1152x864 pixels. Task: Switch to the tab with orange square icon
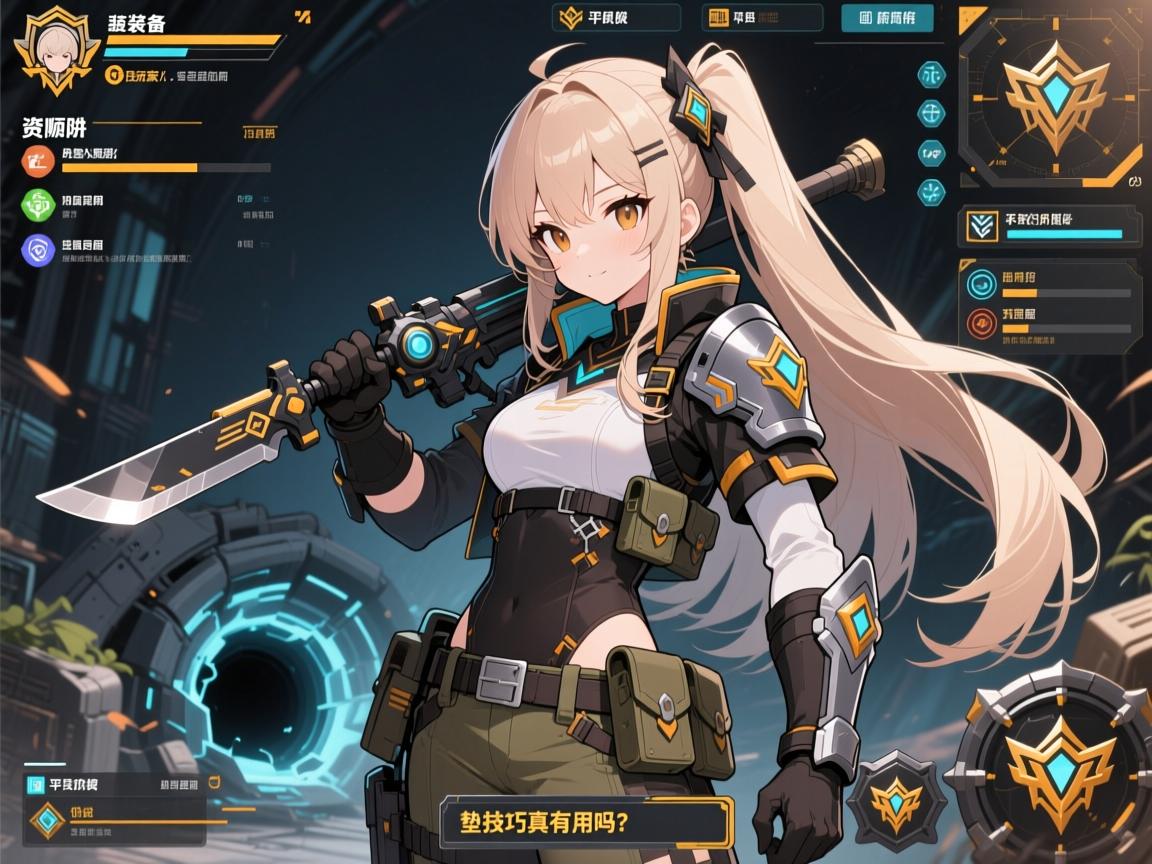[x=763, y=18]
